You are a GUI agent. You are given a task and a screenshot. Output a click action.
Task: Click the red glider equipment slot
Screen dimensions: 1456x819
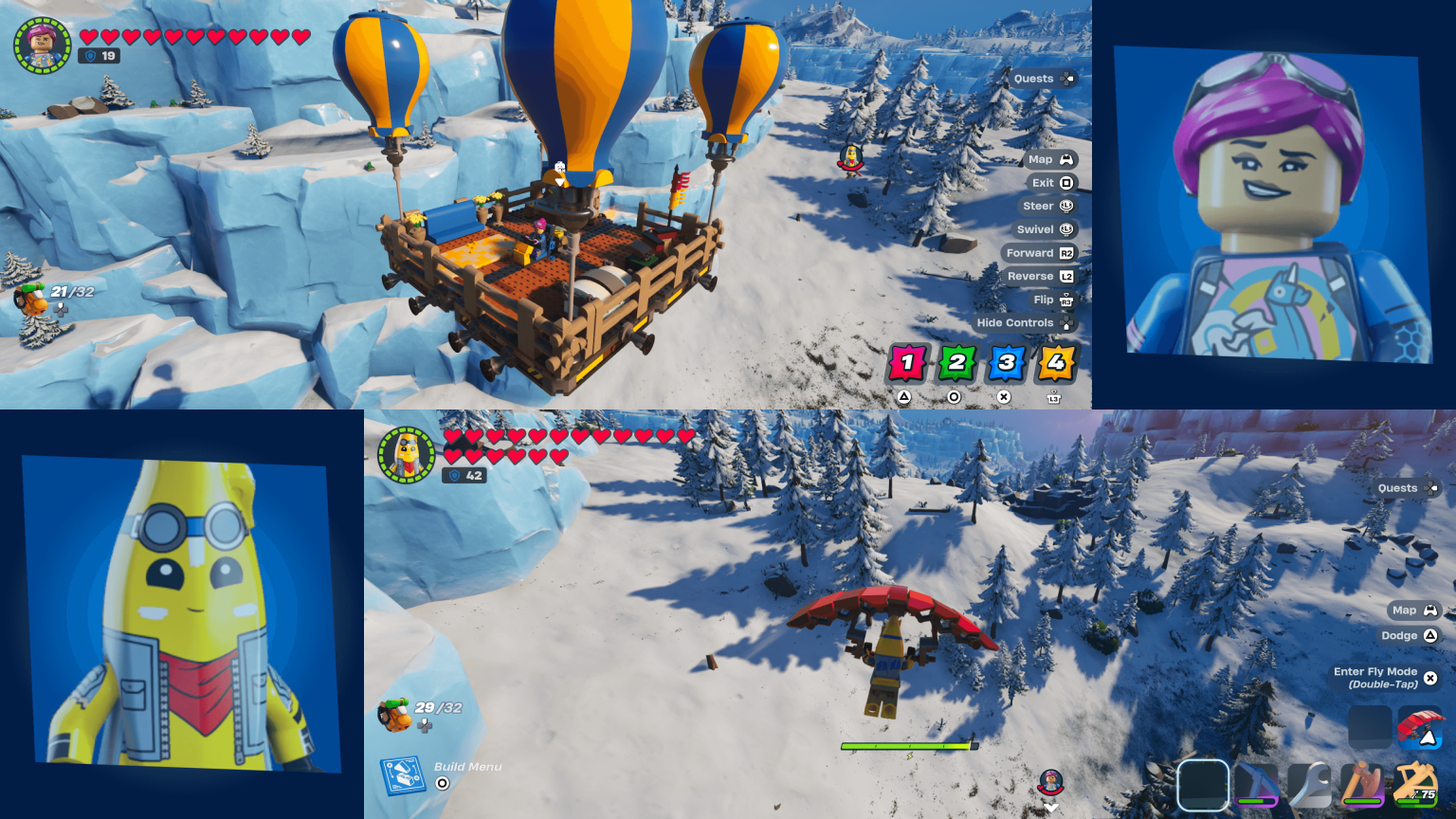click(1420, 728)
